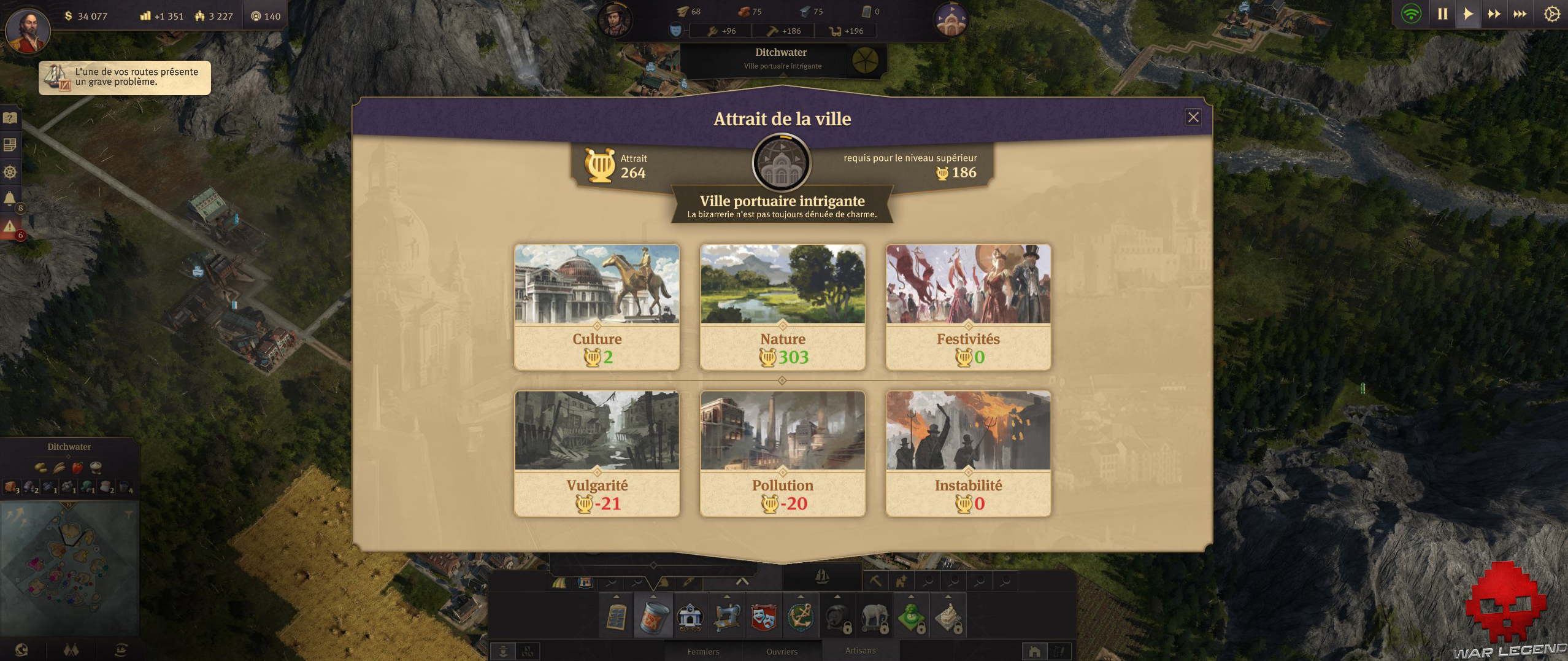Activate normal play speed
This screenshot has width=1568, height=661.
[x=1468, y=12]
